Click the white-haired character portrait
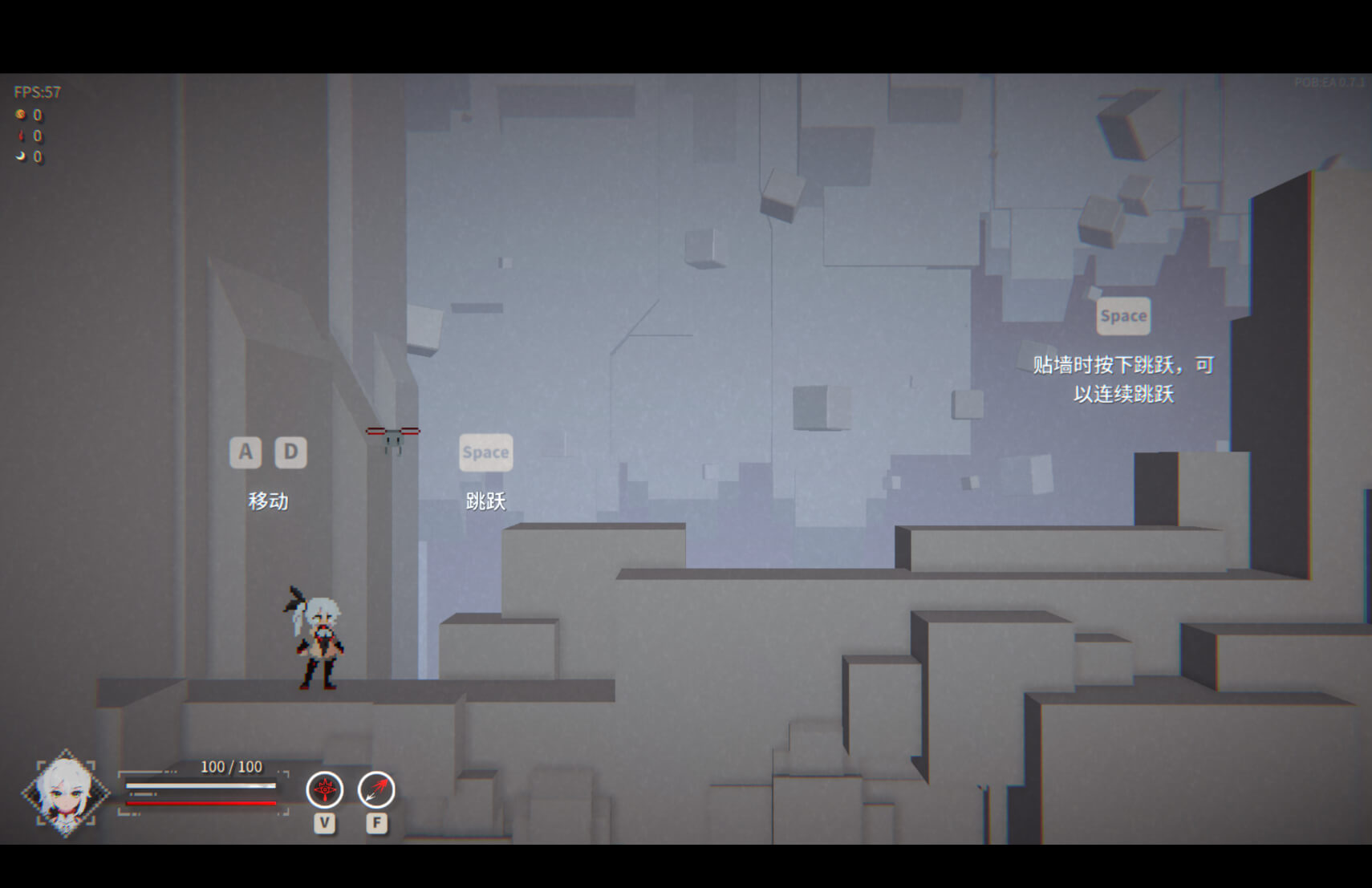The width and height of the screenshot is (1372, 888). 66,793
